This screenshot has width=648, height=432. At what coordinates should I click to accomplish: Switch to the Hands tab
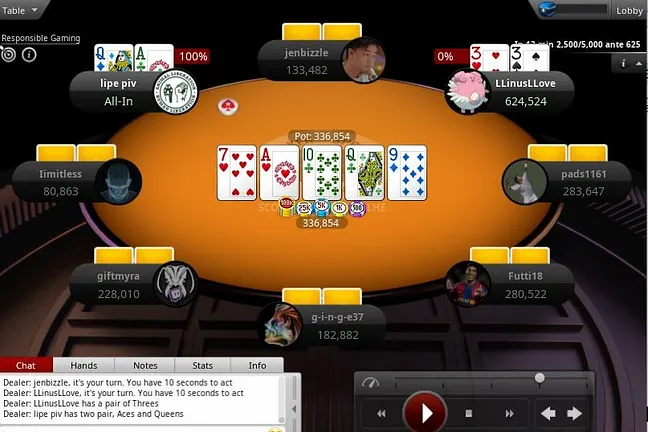[84, 366]
